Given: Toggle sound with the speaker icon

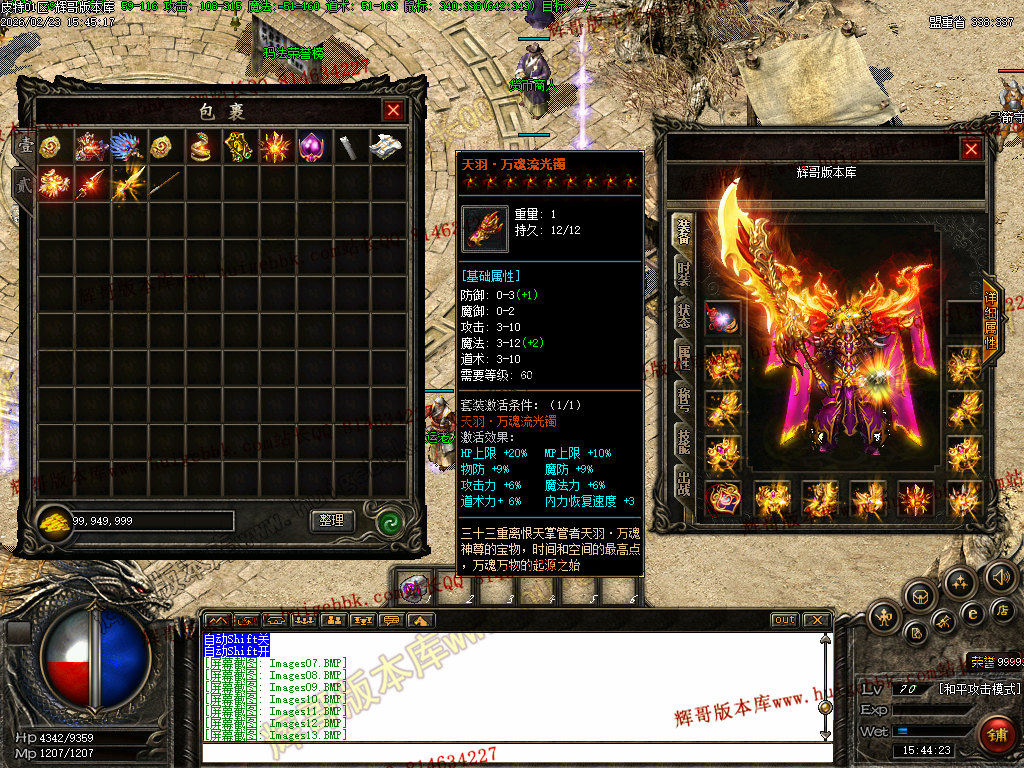Looking at the screenshot, I should coord(1000,576).
